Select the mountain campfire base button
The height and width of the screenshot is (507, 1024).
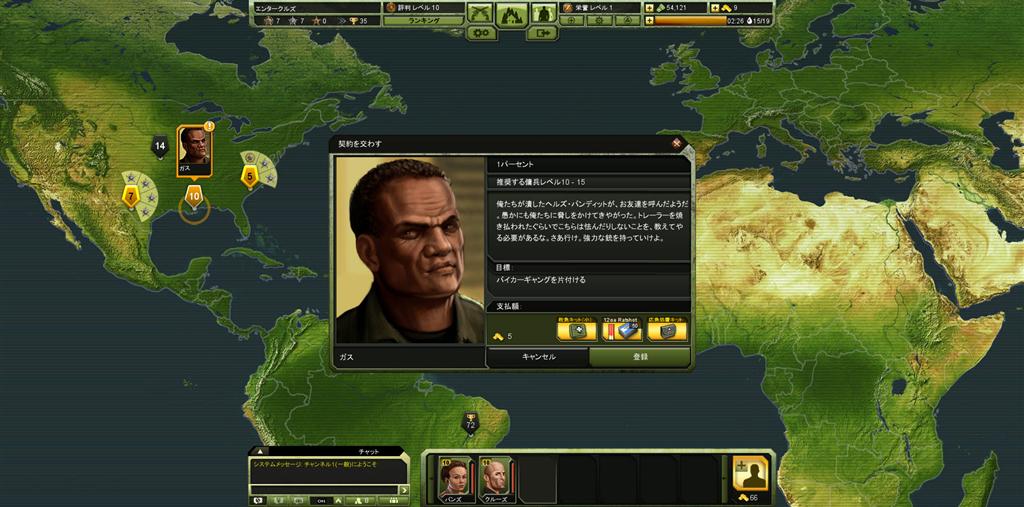click(x=512, y=14)
